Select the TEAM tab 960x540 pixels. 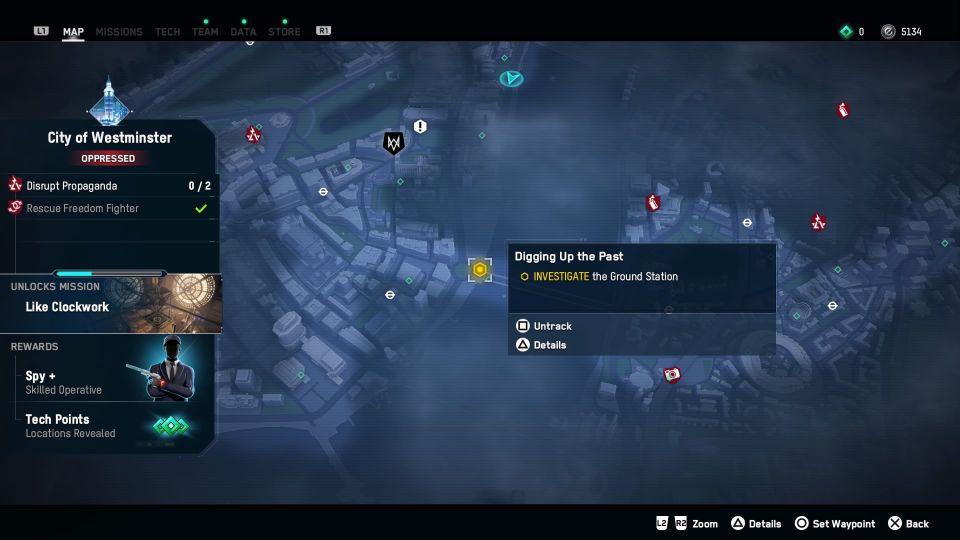click(205, 32)
